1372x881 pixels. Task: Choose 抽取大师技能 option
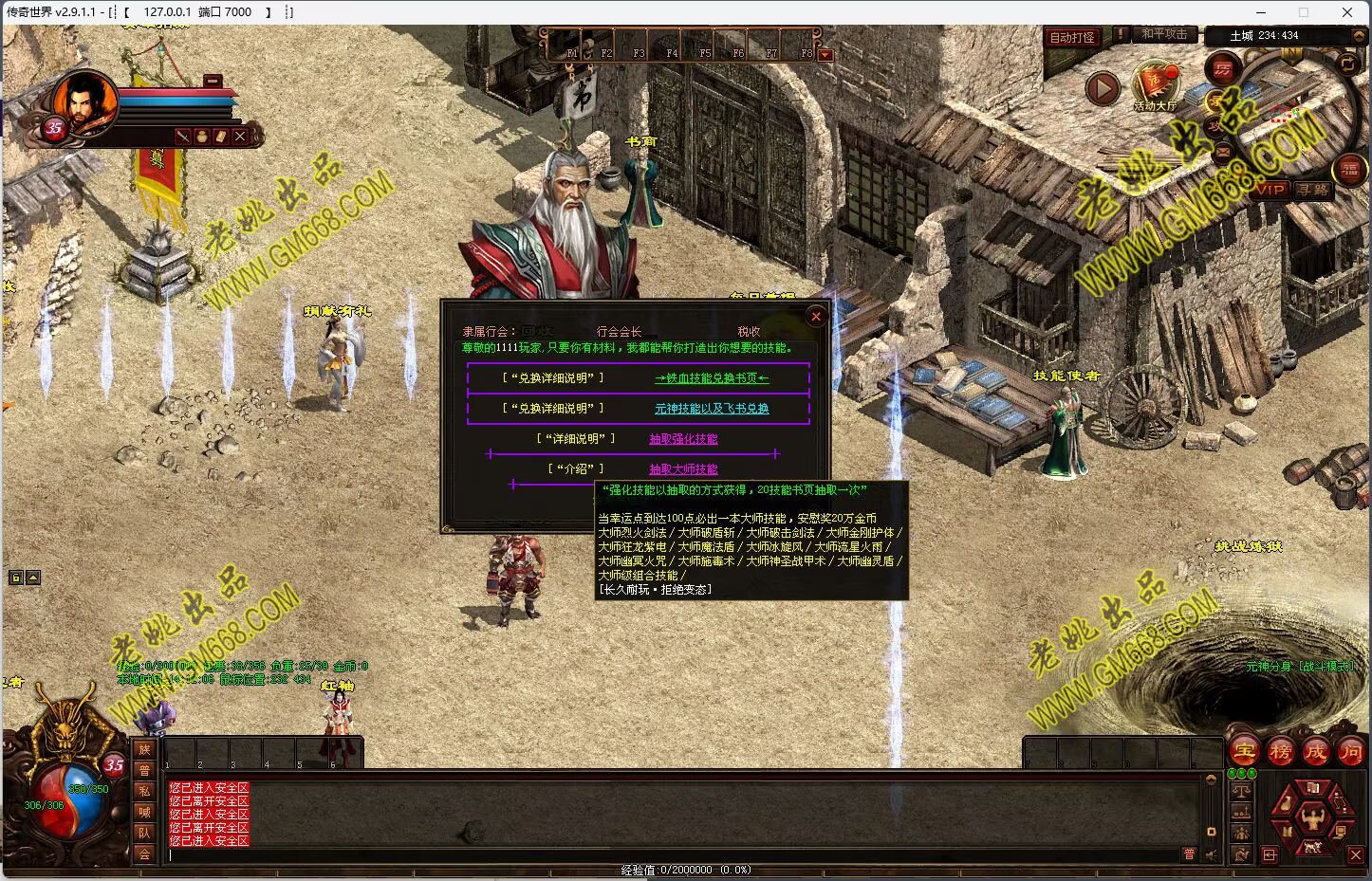(x=683, y=469)
